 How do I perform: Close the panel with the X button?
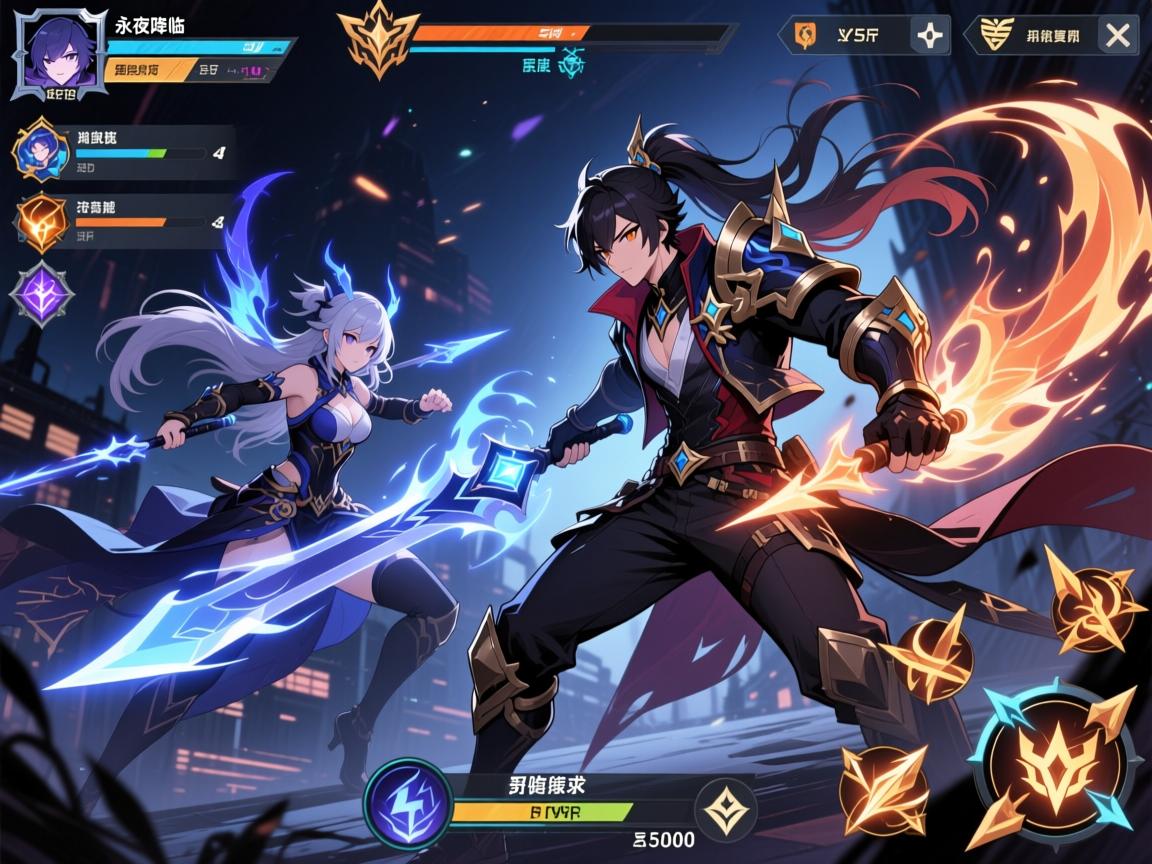point(1116,37)
